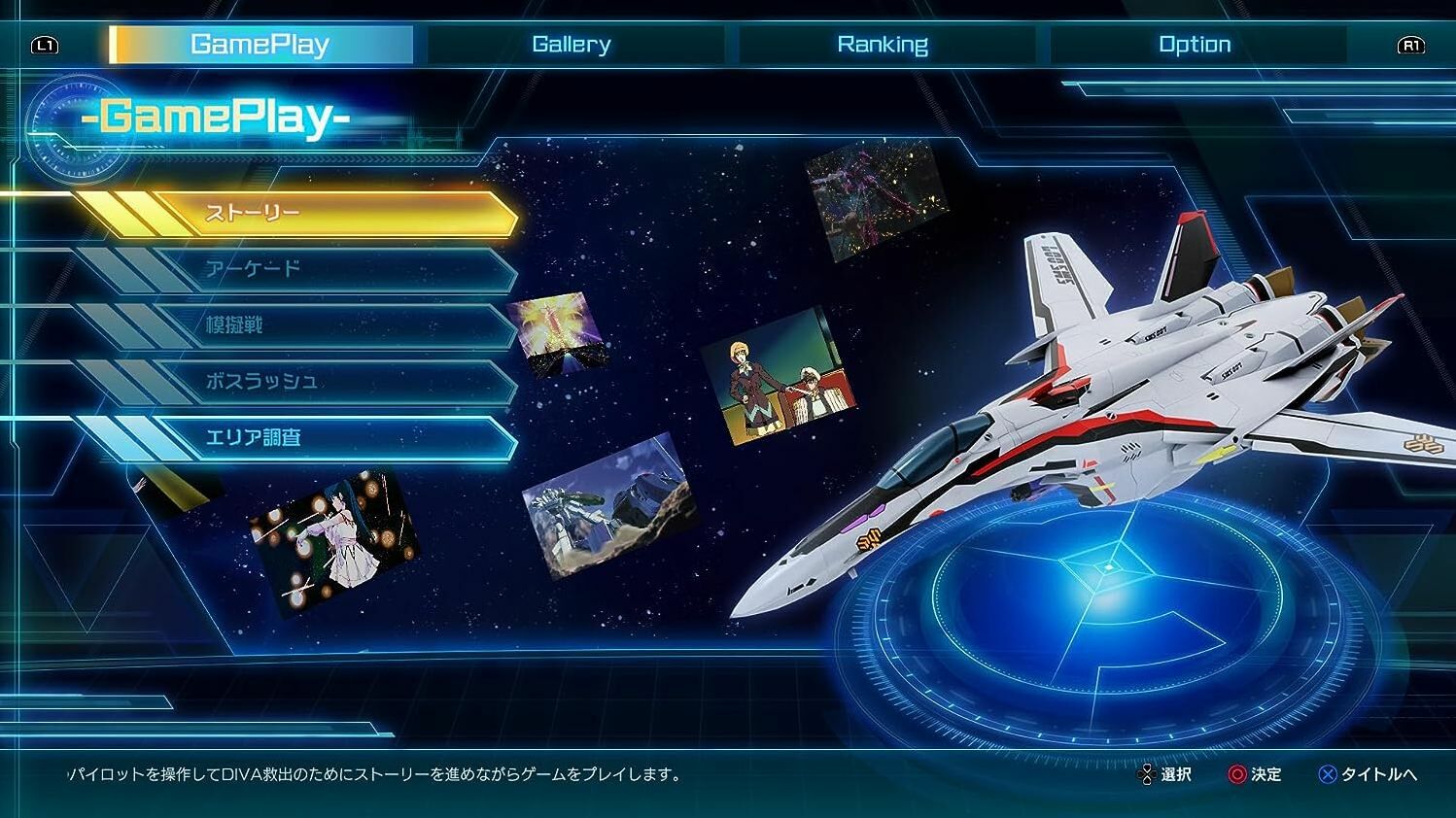The height and width of the screenshot is (818, 1456).
Task: Switch to the Gallery tab
Action: tap(572, 44)
